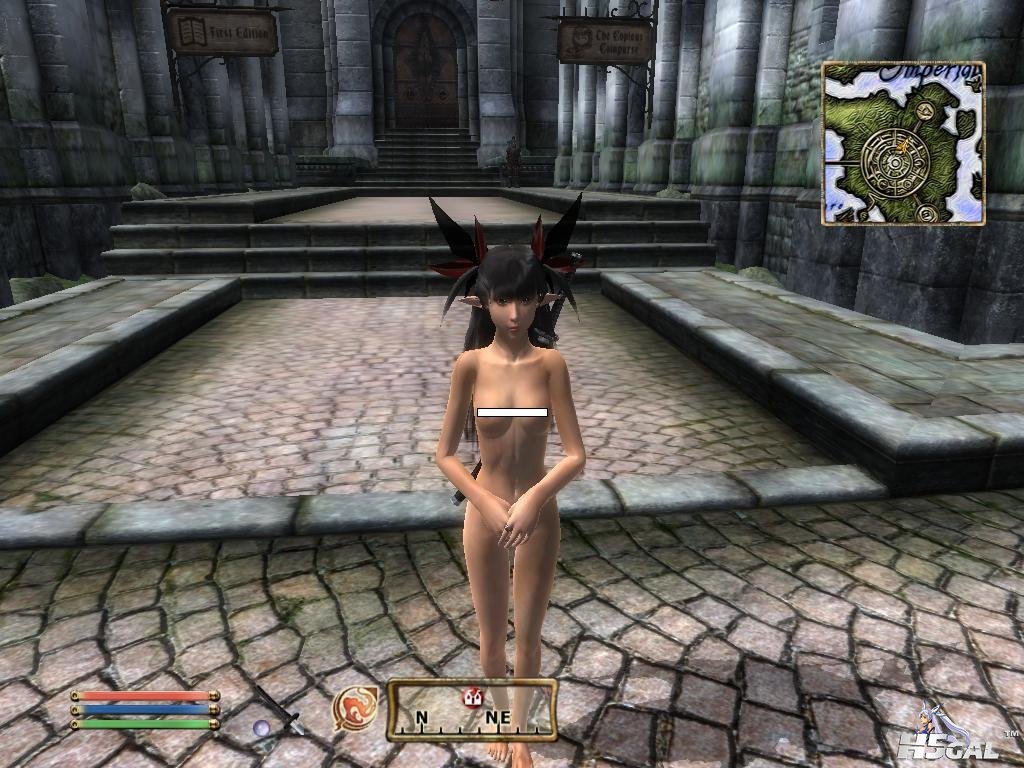The image size is (1024, 768).
Task: Click the minimap in the corner
Action: coord(903,142)
